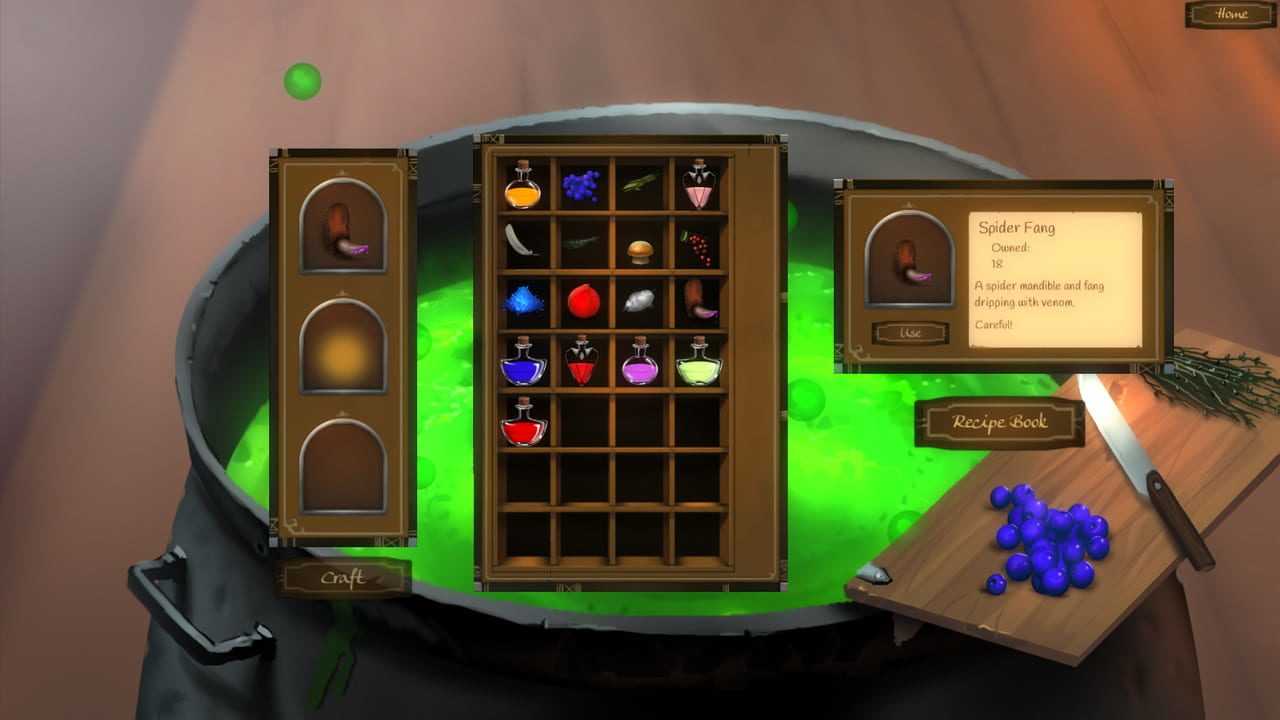The width and height of the screenshot is (1280, 720).
Task: Click the top crafting slot holding Spider Fang
Action: pyautogui.click(x=343, y=227)
